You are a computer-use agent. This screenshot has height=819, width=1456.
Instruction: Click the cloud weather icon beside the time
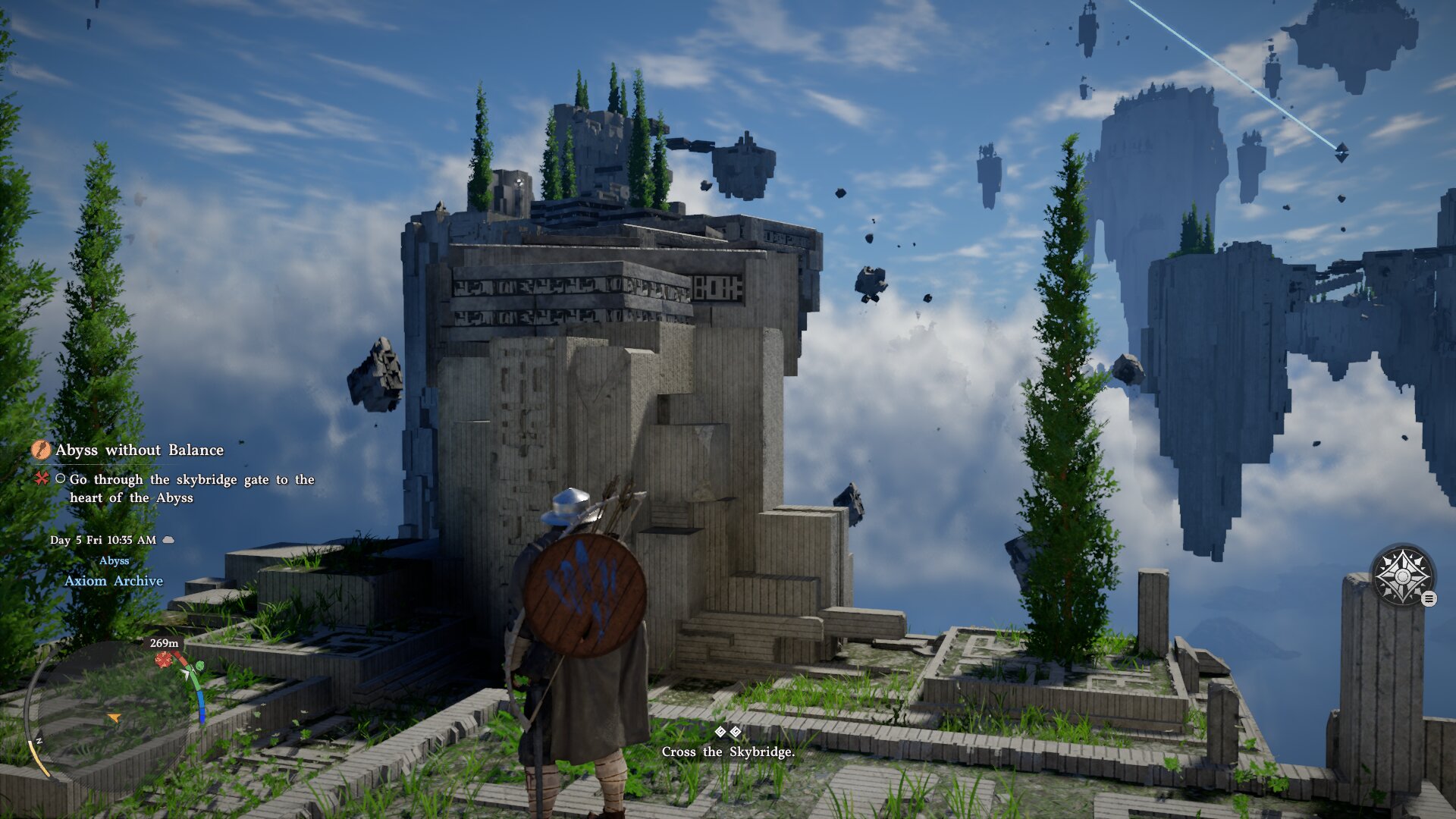click(x=169, y=540)
